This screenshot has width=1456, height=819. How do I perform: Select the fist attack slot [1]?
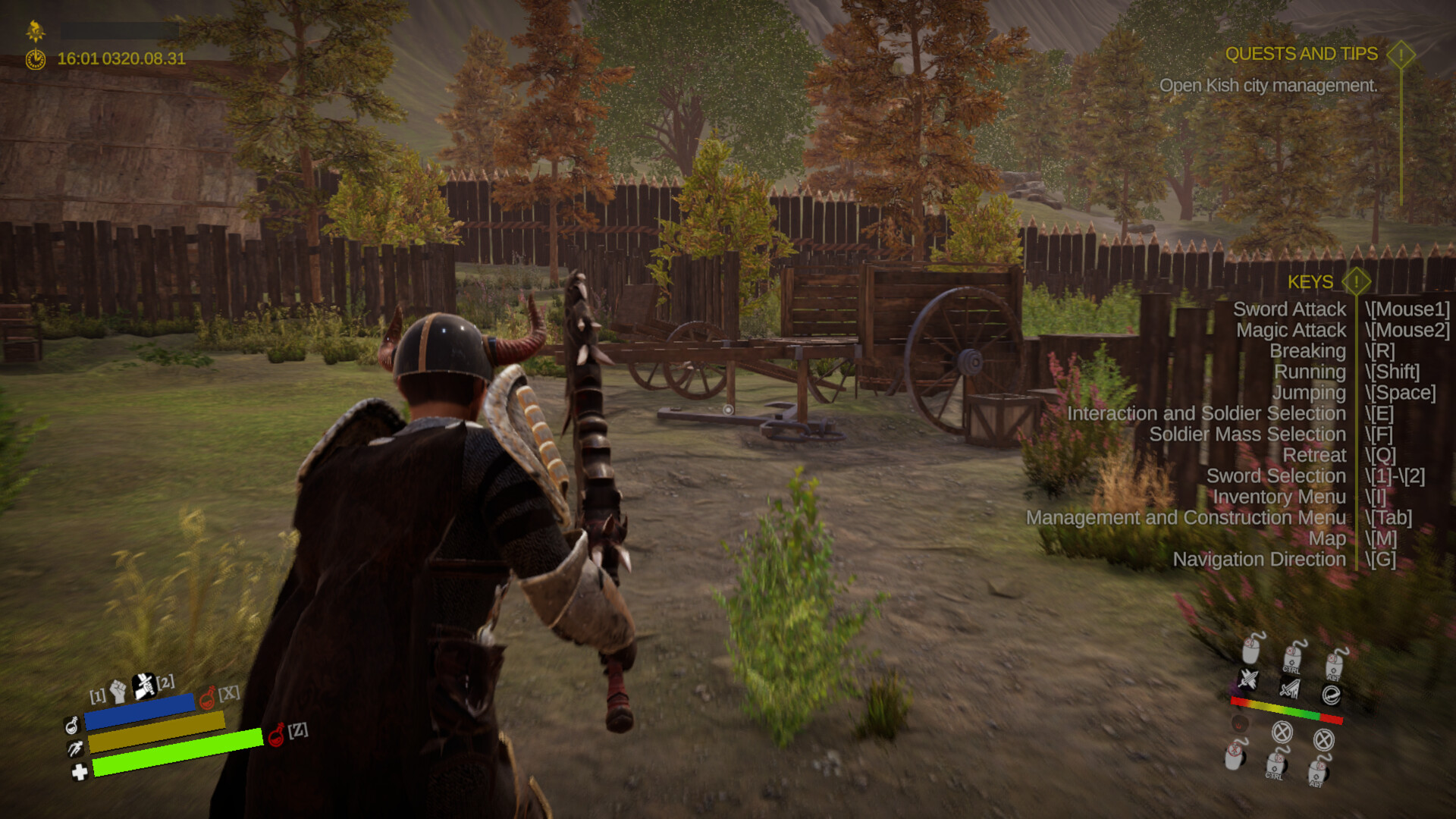point(118,690)
